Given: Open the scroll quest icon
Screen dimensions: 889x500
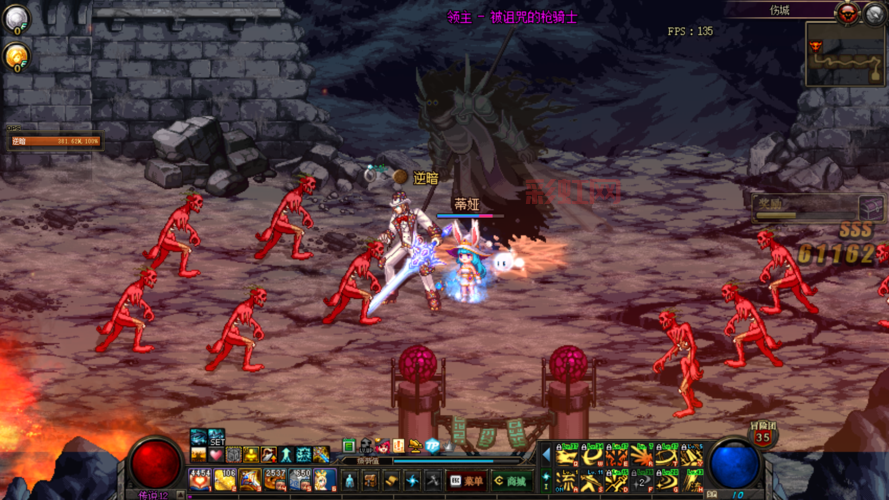Looking at the screenshot, I should pyautogui.click(x=391, y=481).
